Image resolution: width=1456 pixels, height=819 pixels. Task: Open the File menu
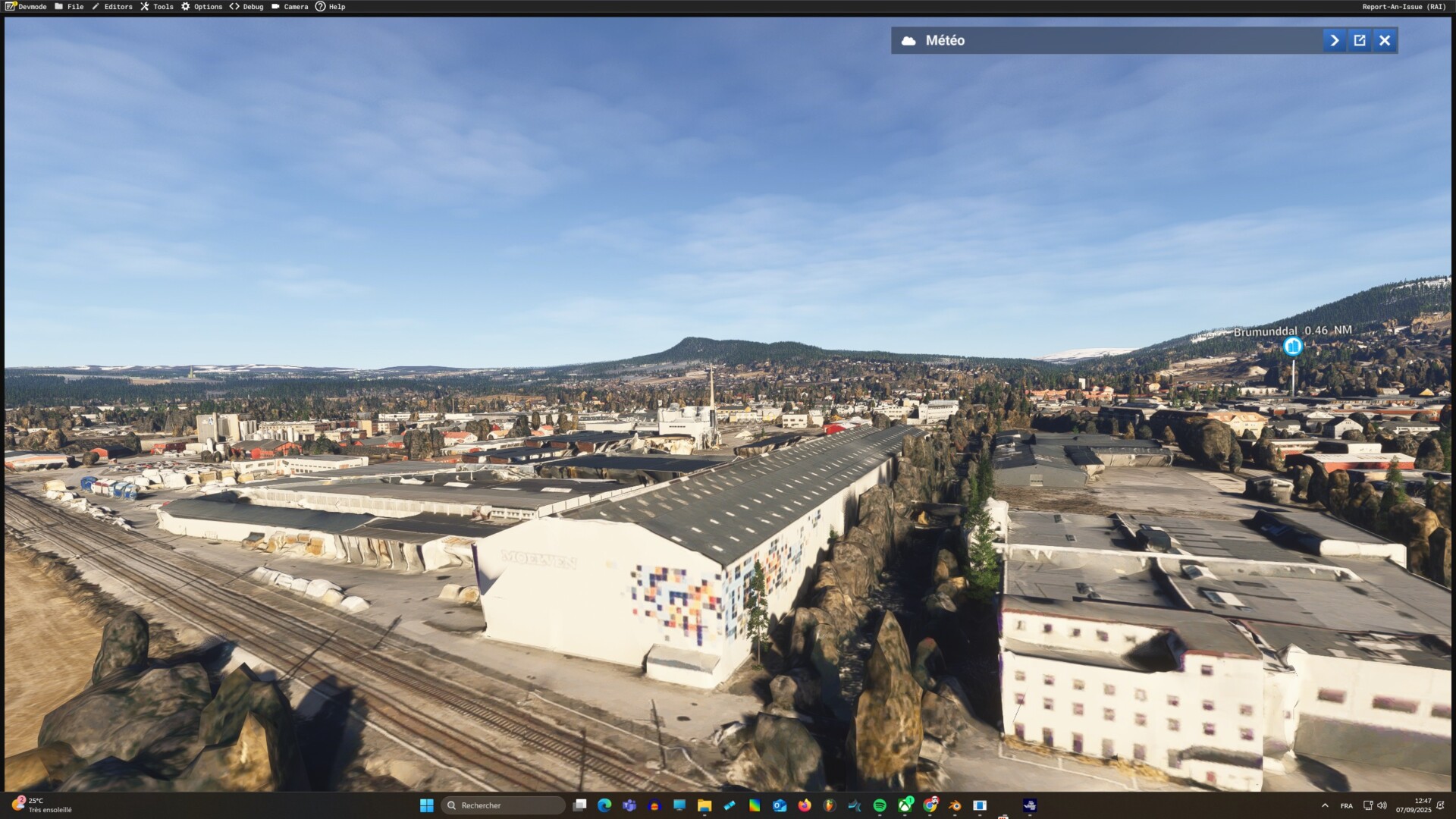69,7
